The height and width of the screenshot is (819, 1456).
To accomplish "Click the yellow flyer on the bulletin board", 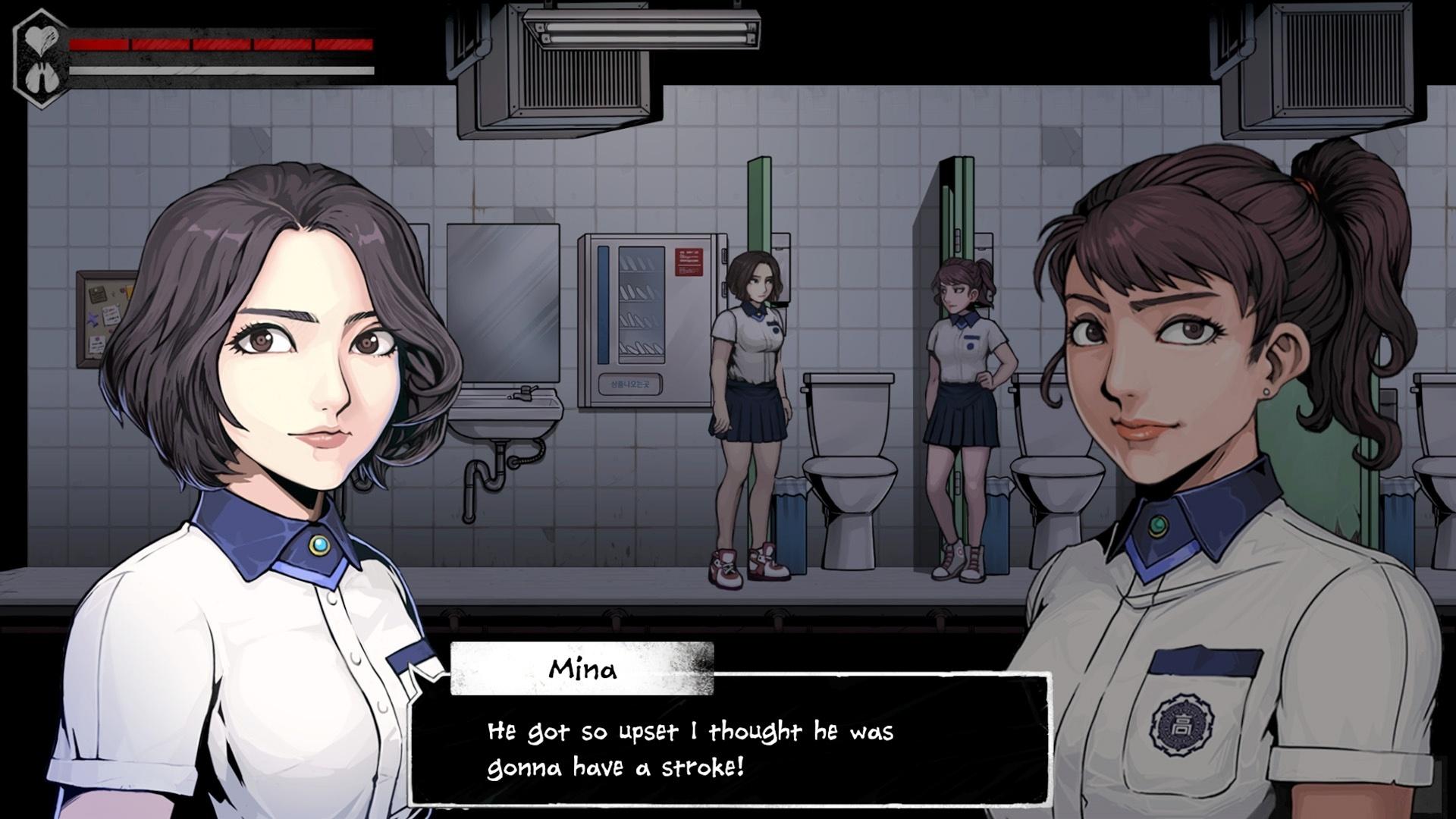I will 129,291.
